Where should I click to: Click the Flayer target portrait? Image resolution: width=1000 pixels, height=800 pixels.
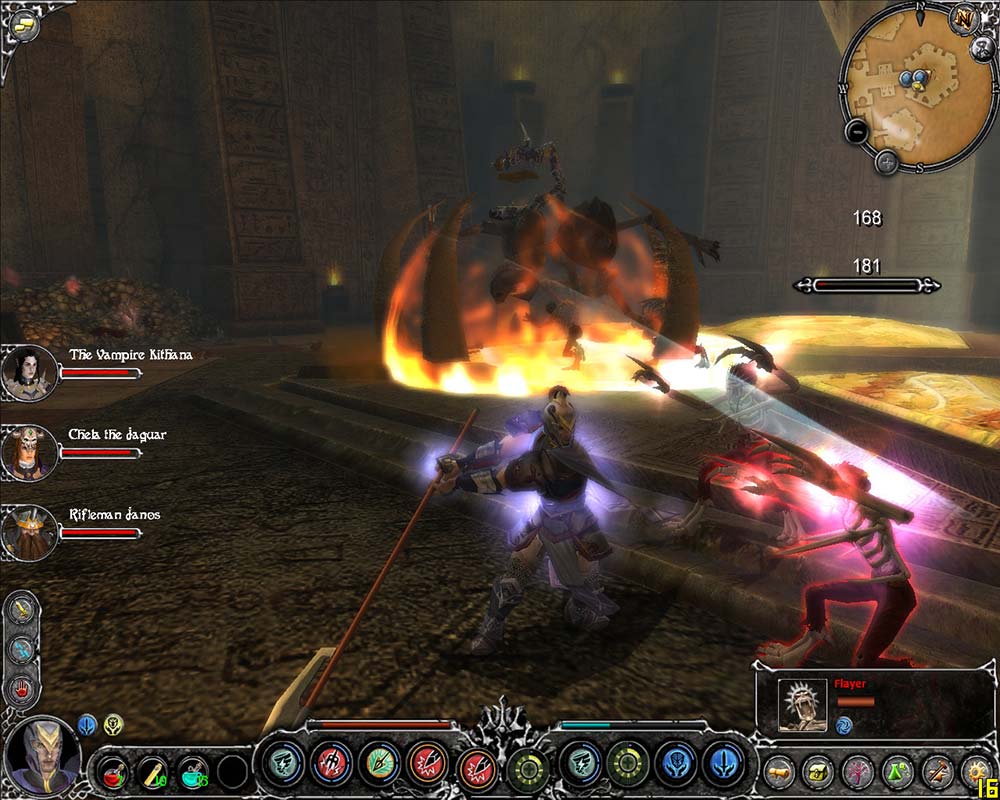point(802,706)
